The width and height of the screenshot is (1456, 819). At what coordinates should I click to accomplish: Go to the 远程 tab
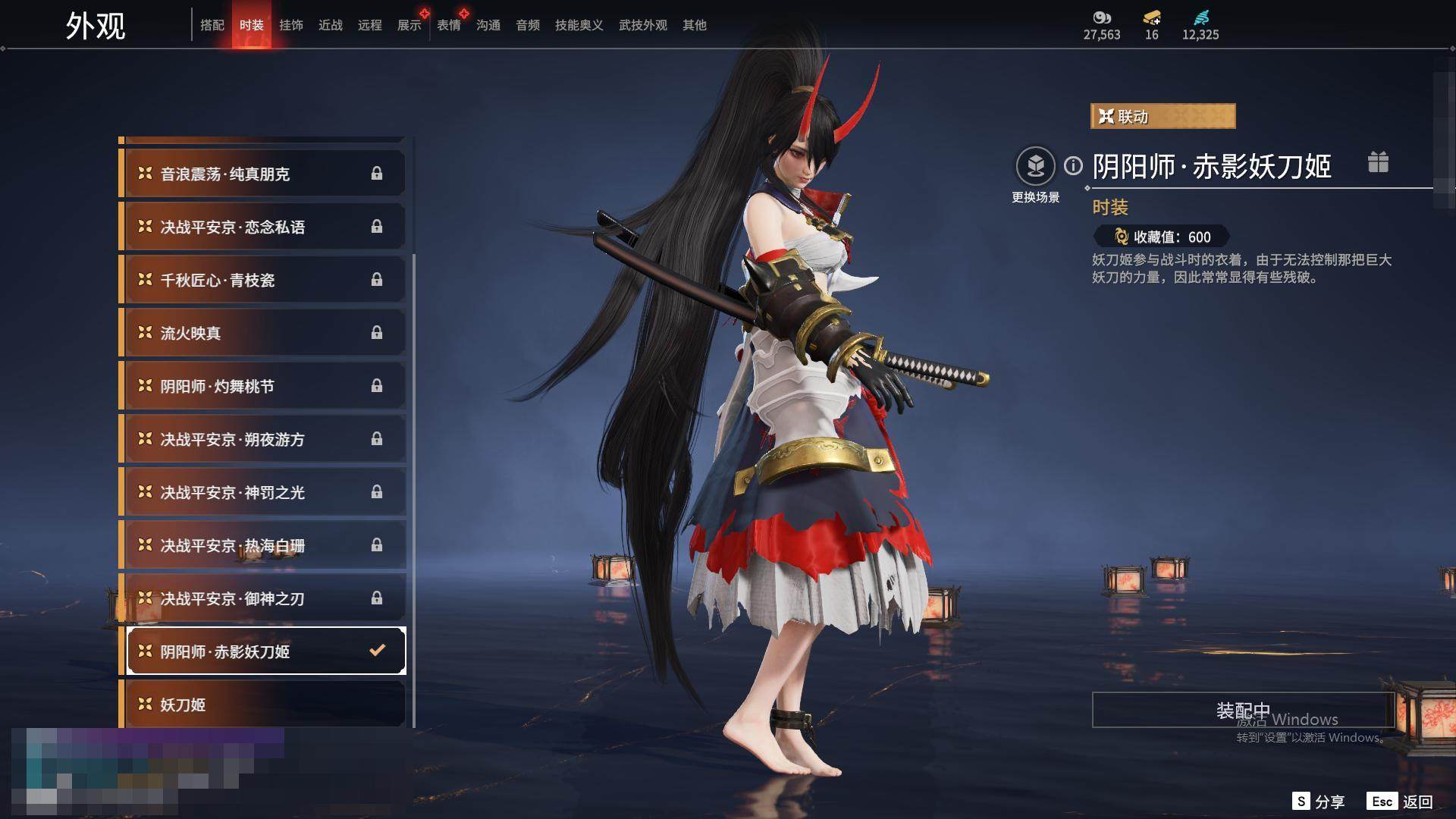click(x=370, y=25)
